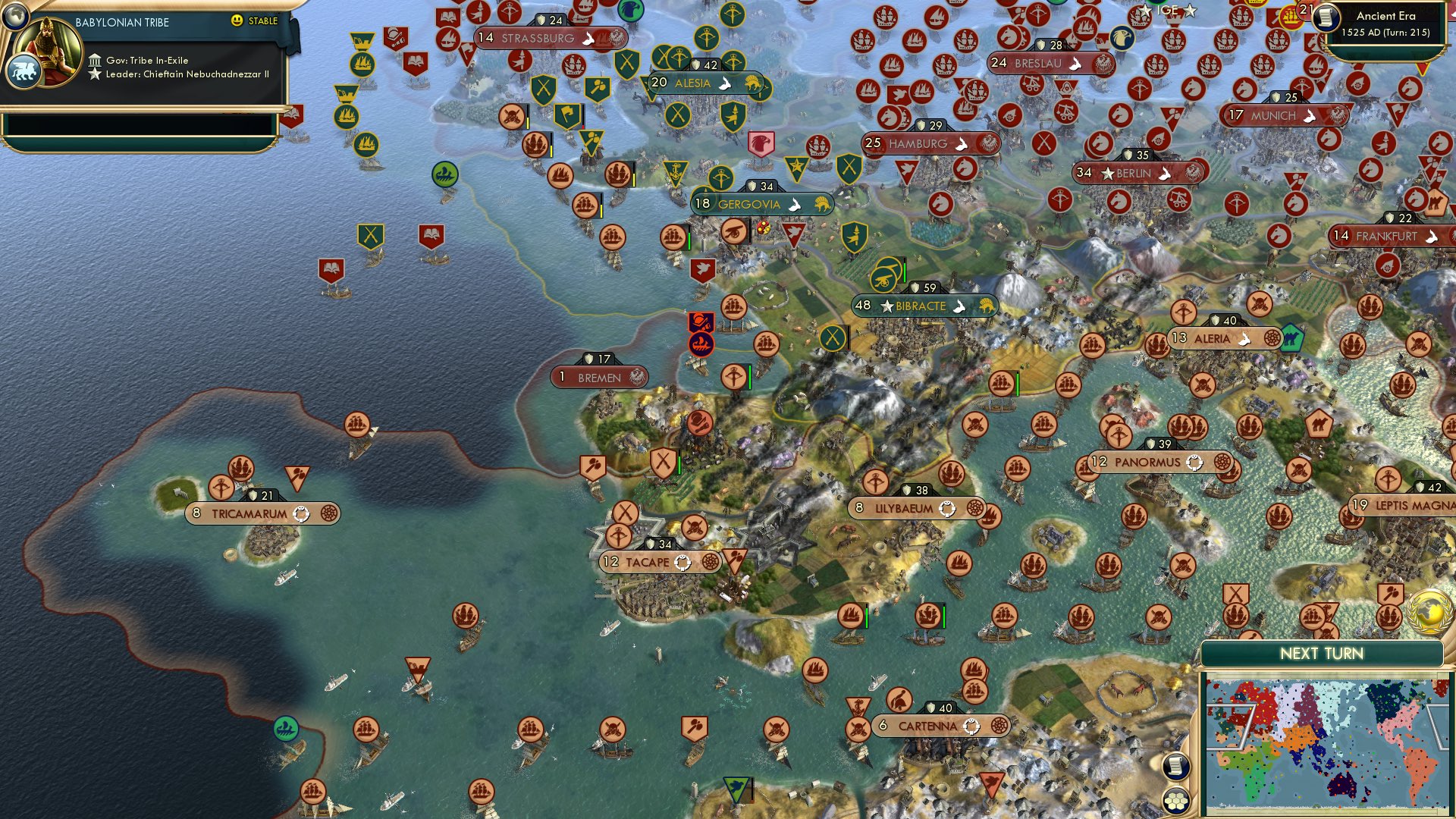Toggle strategic view with the hexagon grid button
Screen dimensions: 1456x819
(1176, 802)
